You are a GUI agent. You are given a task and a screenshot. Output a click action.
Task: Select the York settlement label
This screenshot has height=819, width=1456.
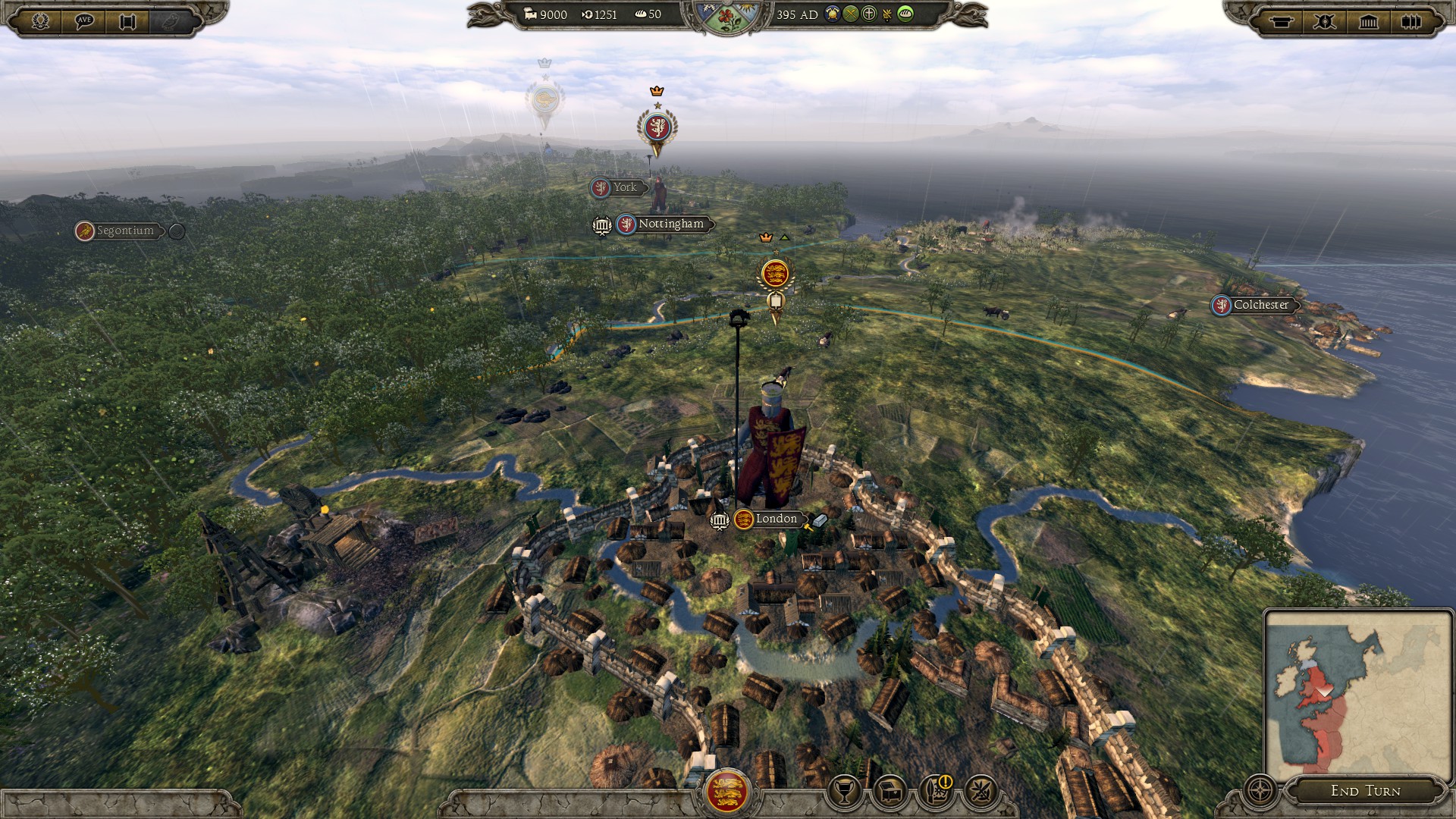(624, 187)
